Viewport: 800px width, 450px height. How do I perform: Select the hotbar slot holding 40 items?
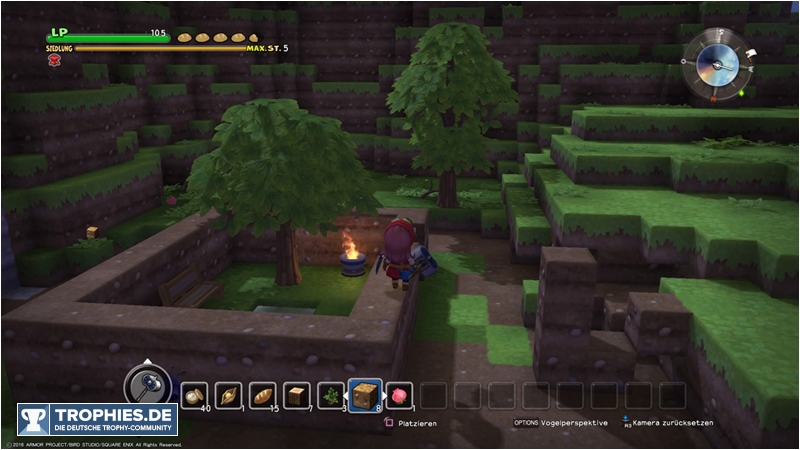pyautogui.click(x=195, y=396)
